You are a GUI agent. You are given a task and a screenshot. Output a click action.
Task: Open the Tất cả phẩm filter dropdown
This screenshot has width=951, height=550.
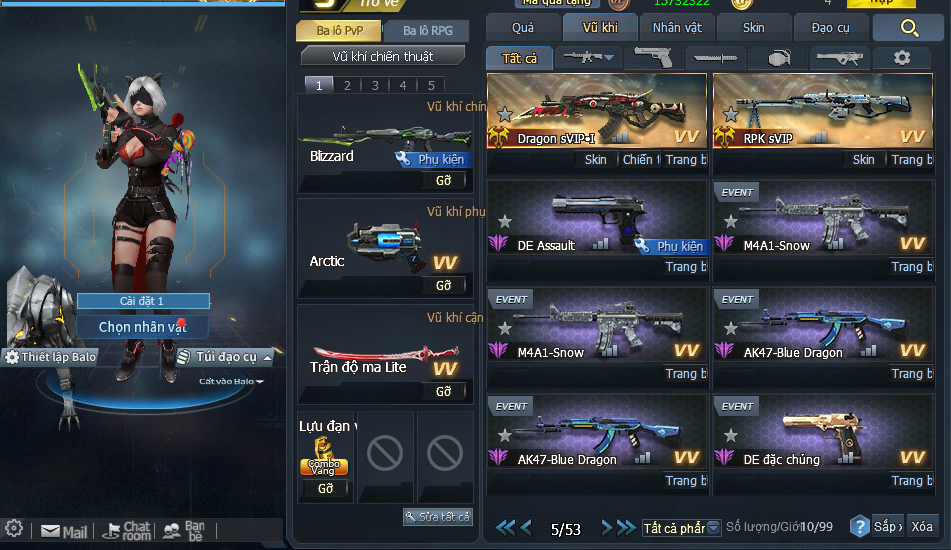pos(681,528)
